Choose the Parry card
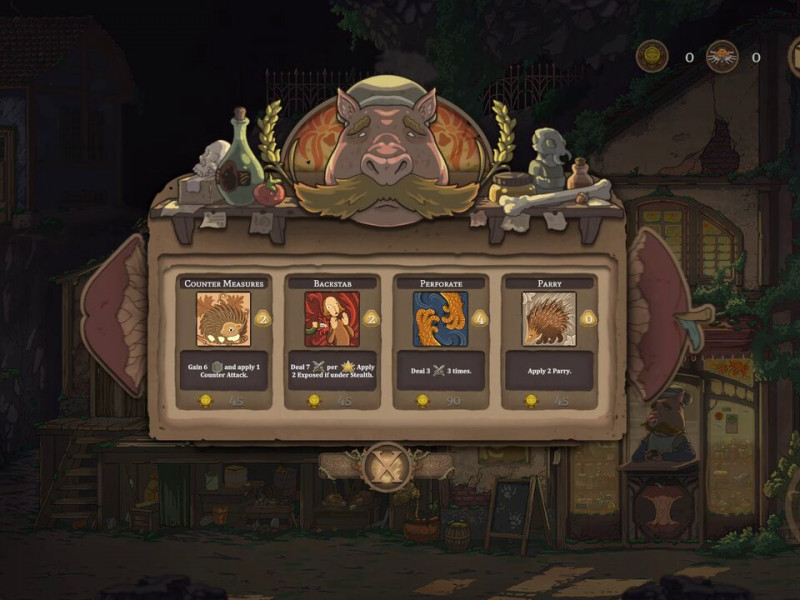800x600 pixels. (549, 340)
